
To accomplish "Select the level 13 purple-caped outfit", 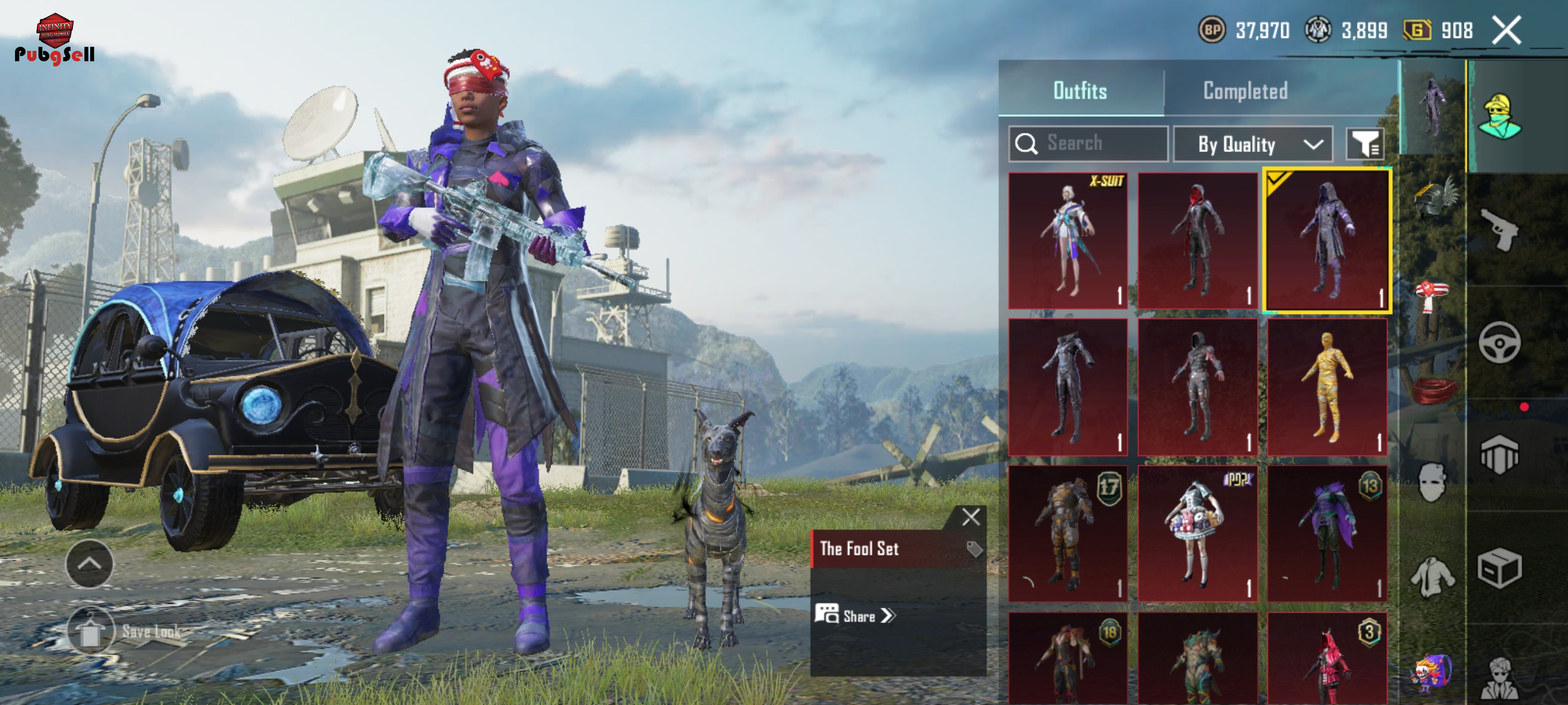I will pyautogui.click(x=1326, y=533).
